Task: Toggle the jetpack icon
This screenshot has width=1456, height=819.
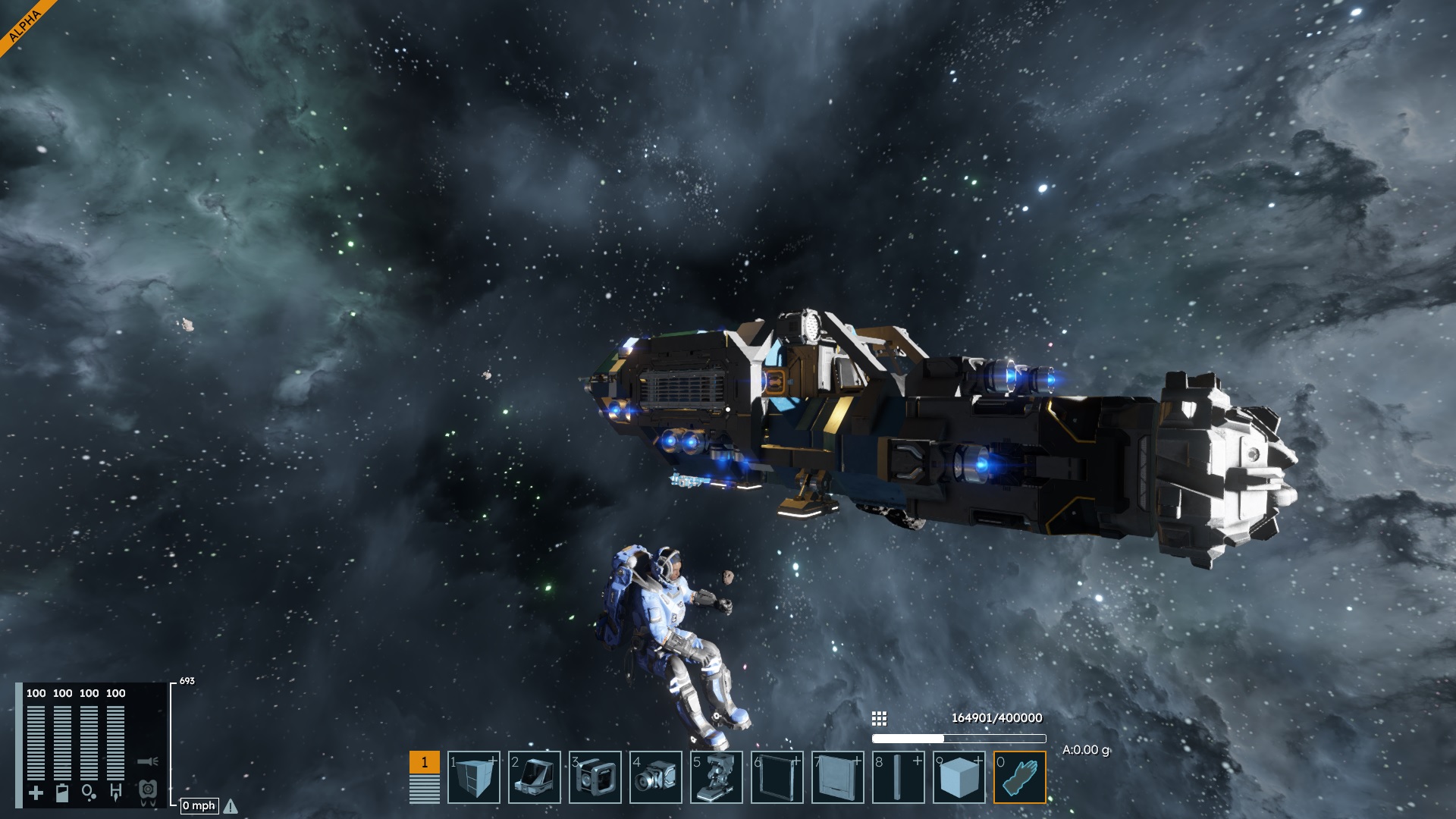Action: 148,791
